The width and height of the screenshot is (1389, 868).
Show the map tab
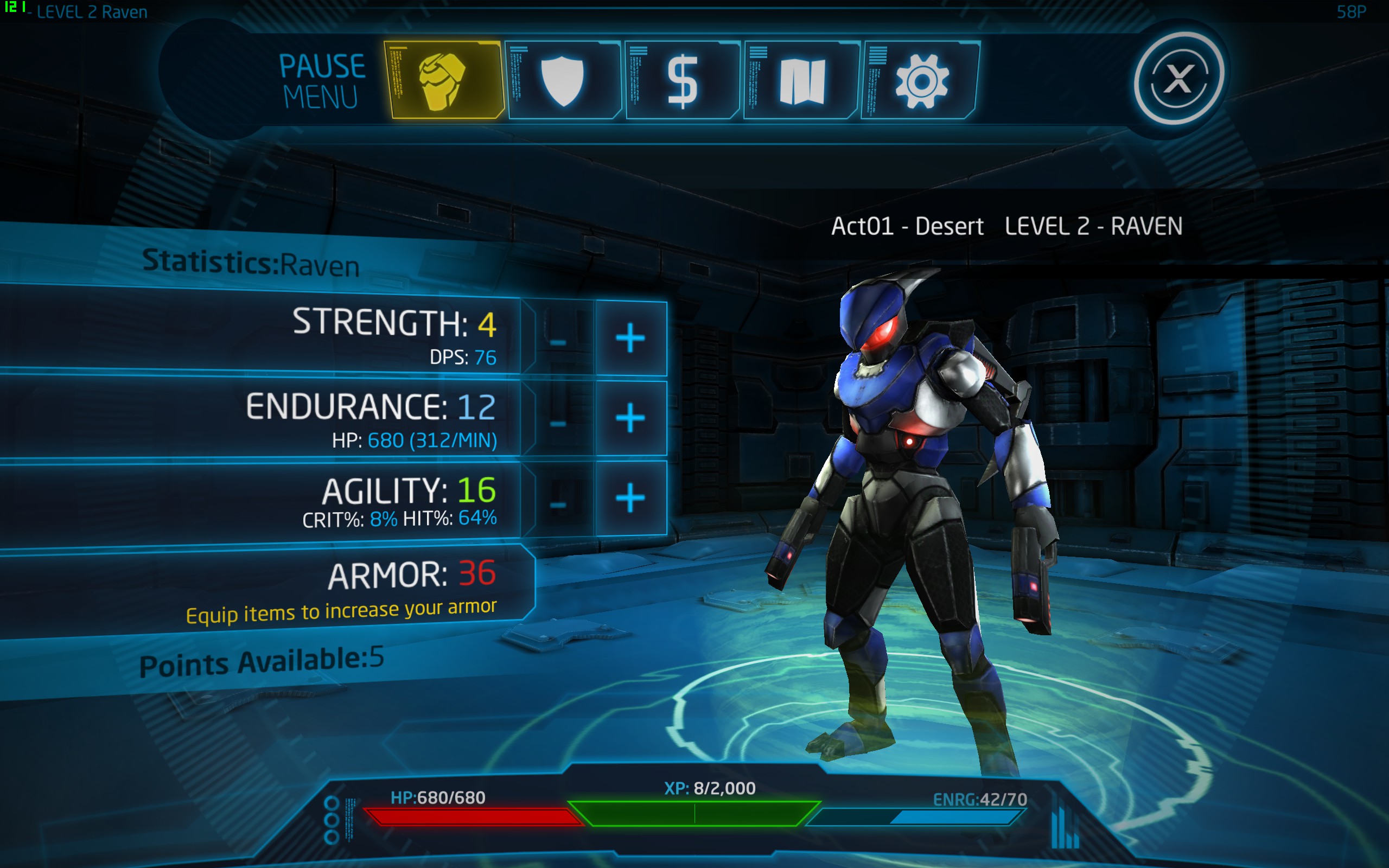tap(801, 80)
